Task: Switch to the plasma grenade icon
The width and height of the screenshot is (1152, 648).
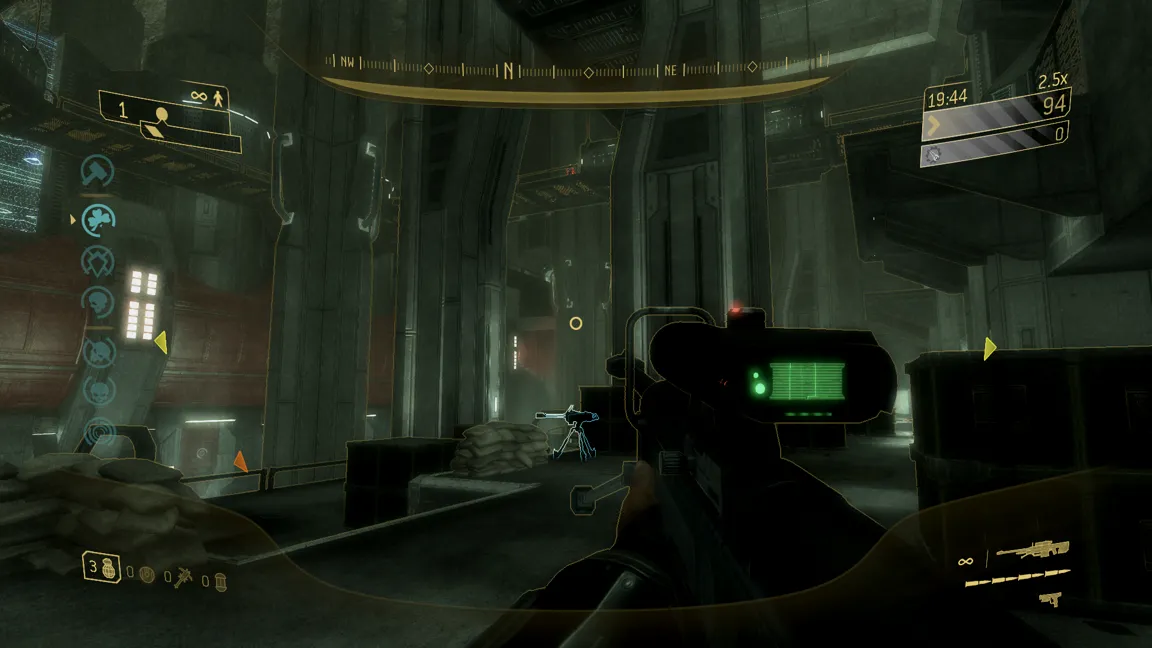Action: (148, 575)
